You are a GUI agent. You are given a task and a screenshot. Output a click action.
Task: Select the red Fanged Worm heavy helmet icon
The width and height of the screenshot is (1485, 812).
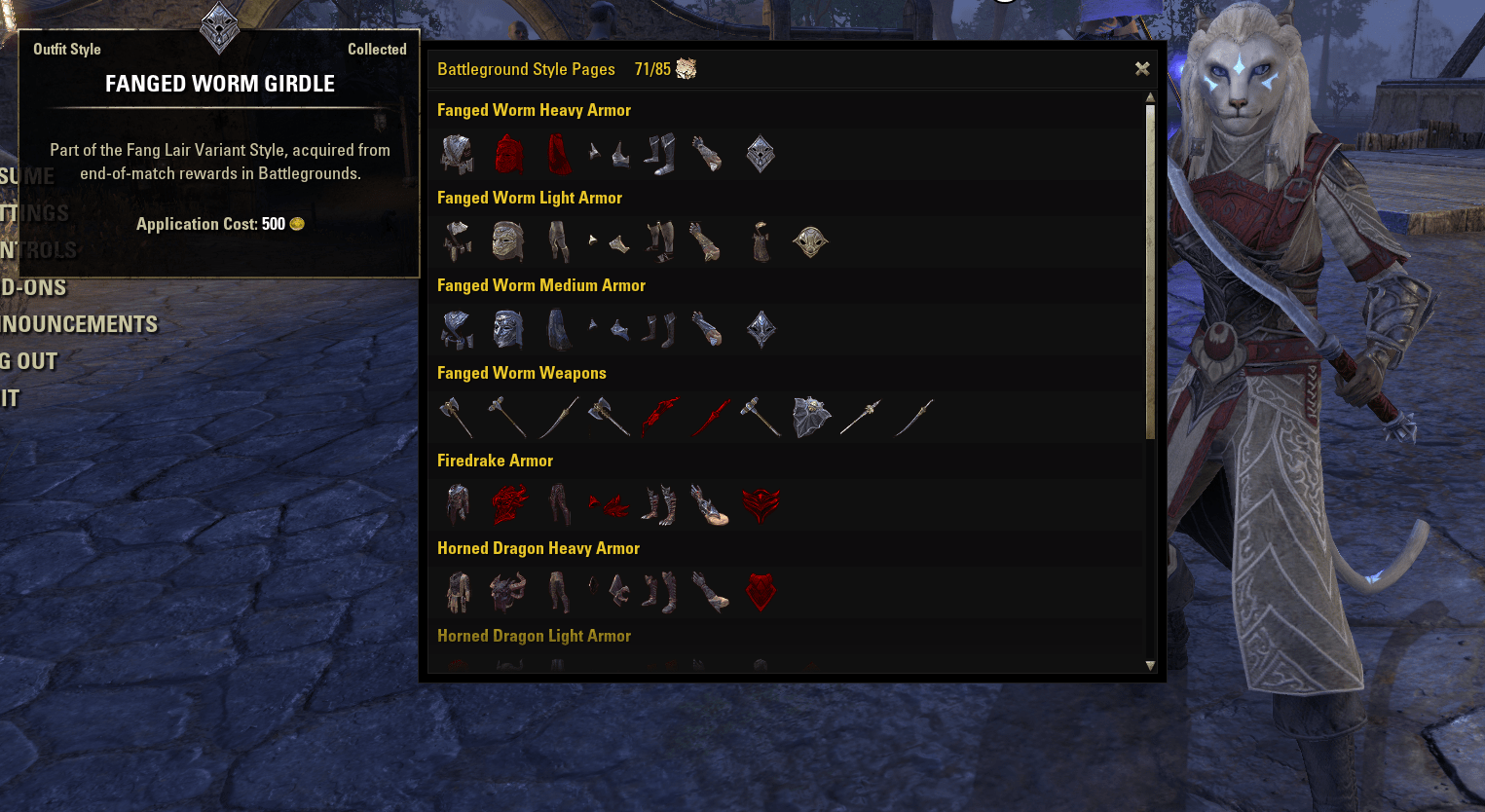point(507,153)
